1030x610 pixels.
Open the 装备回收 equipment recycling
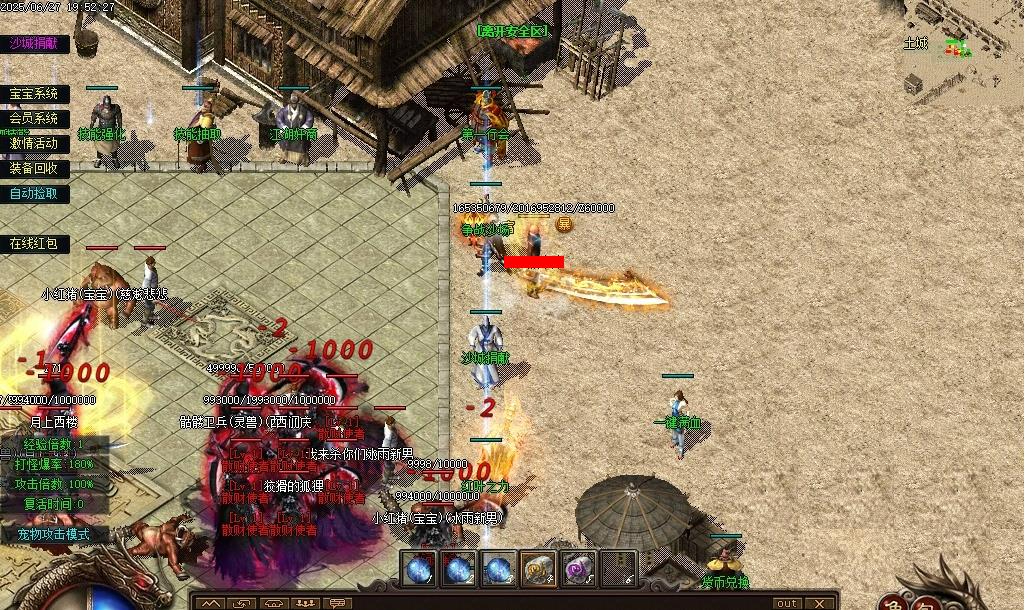[x=34, y=168]
